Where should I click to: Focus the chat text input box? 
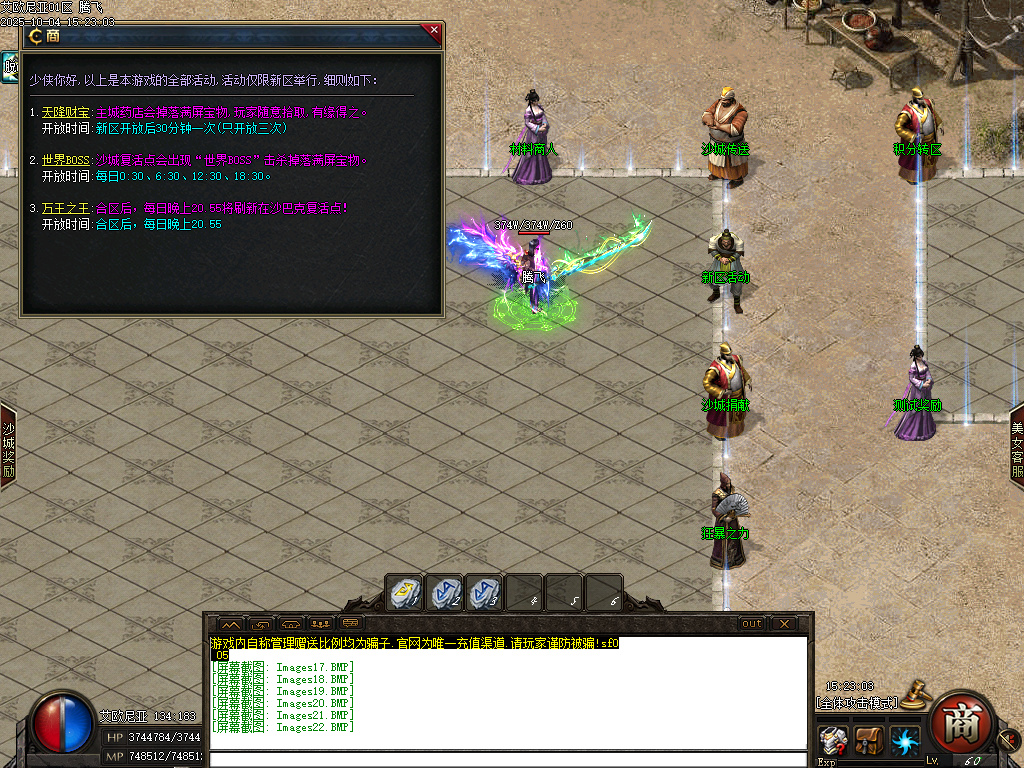(508, 760)
